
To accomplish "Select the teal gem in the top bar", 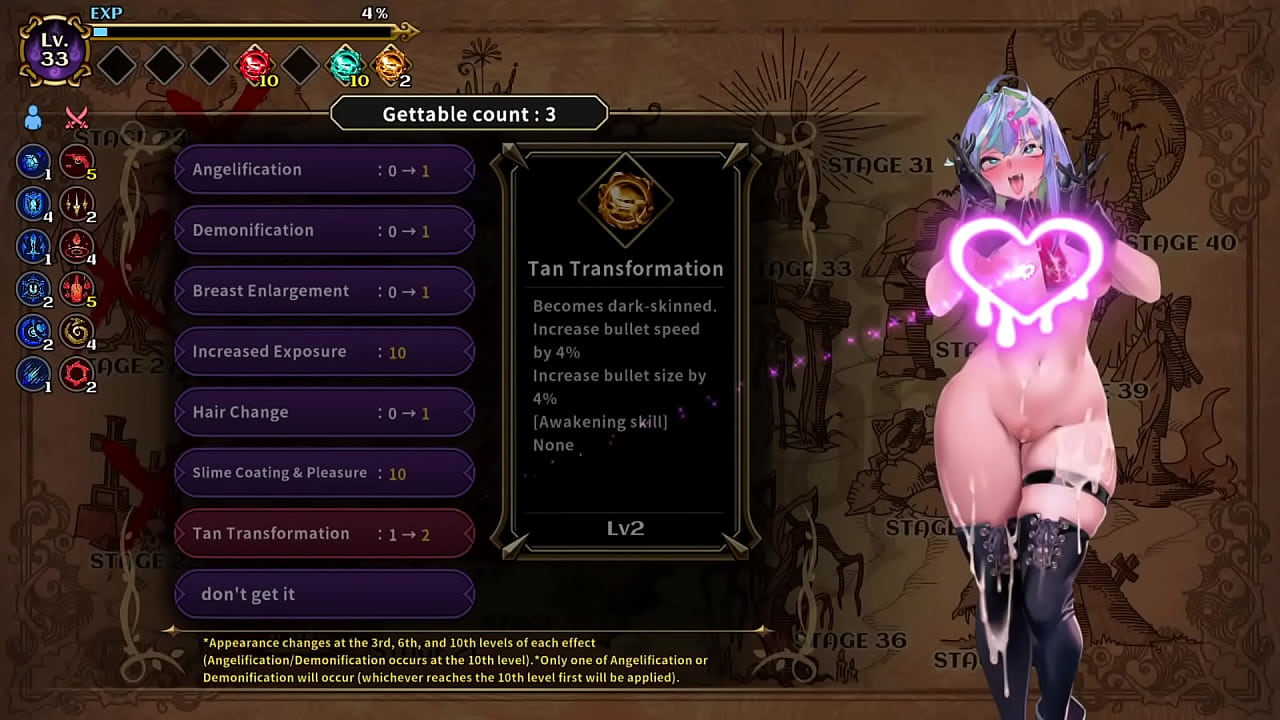I will 345,65.
